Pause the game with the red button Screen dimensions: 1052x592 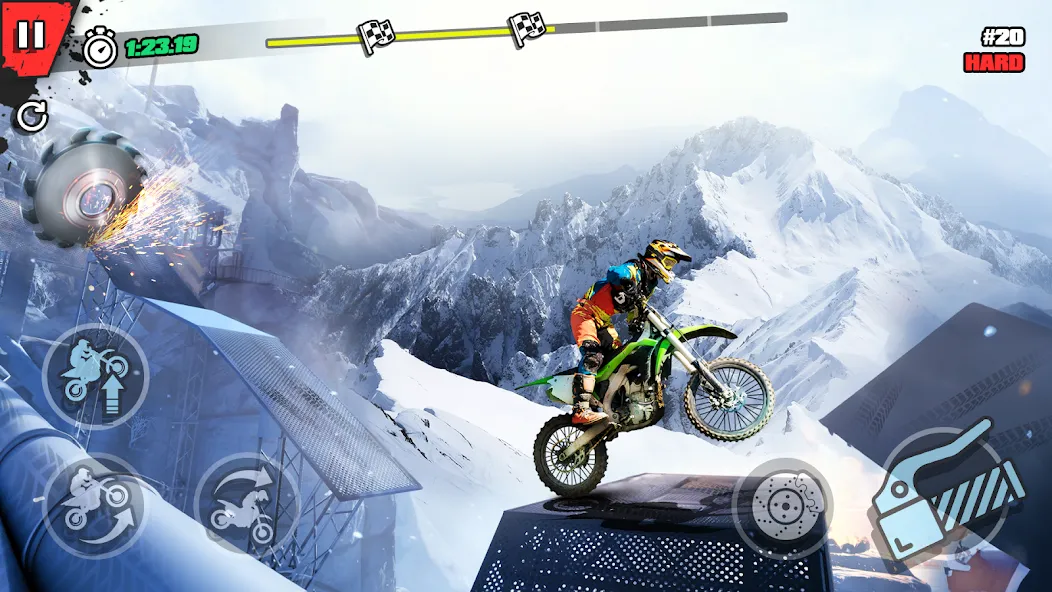click(32, 34)
